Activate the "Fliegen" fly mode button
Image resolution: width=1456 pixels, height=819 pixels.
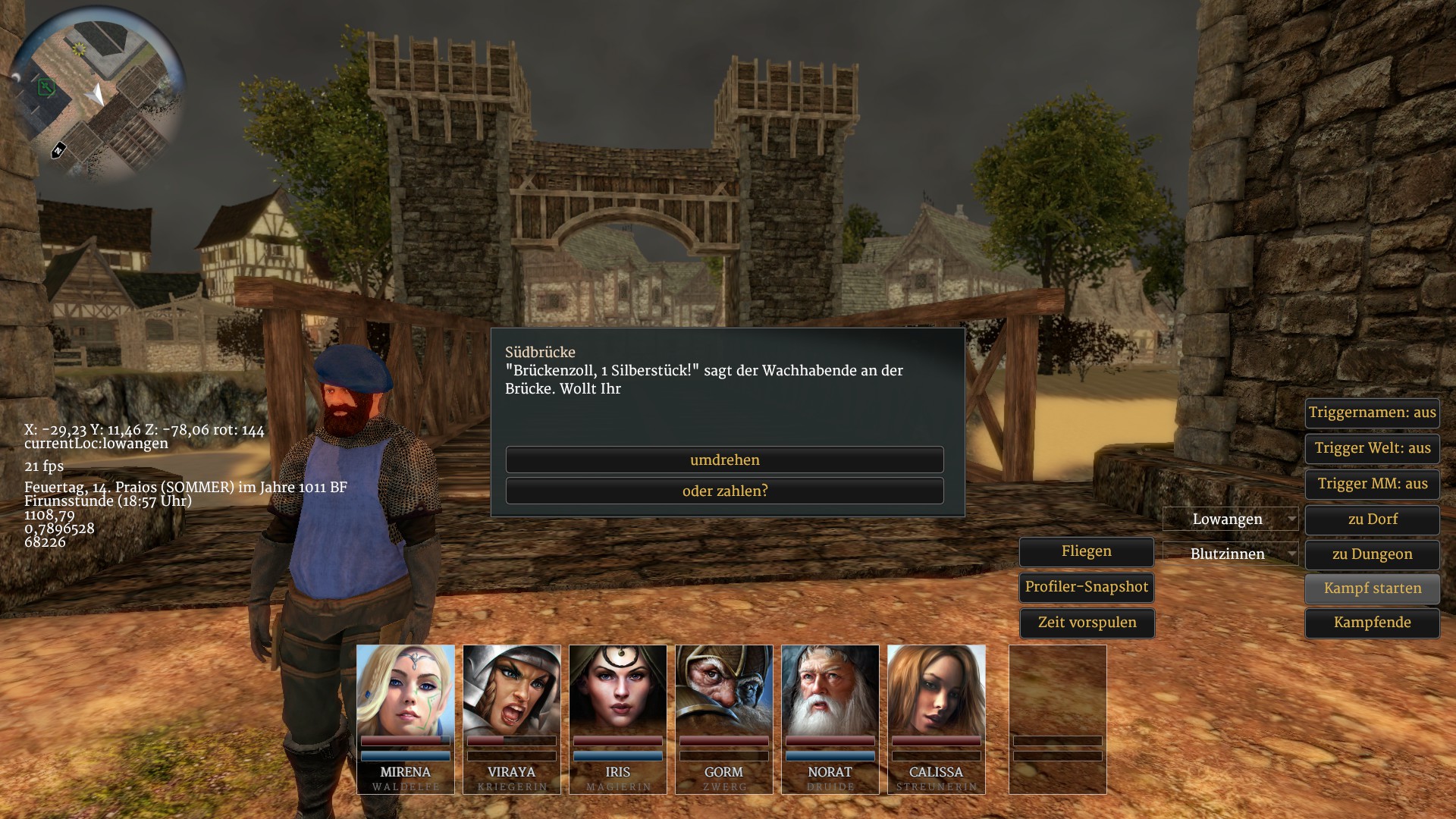coord(1086,551)
